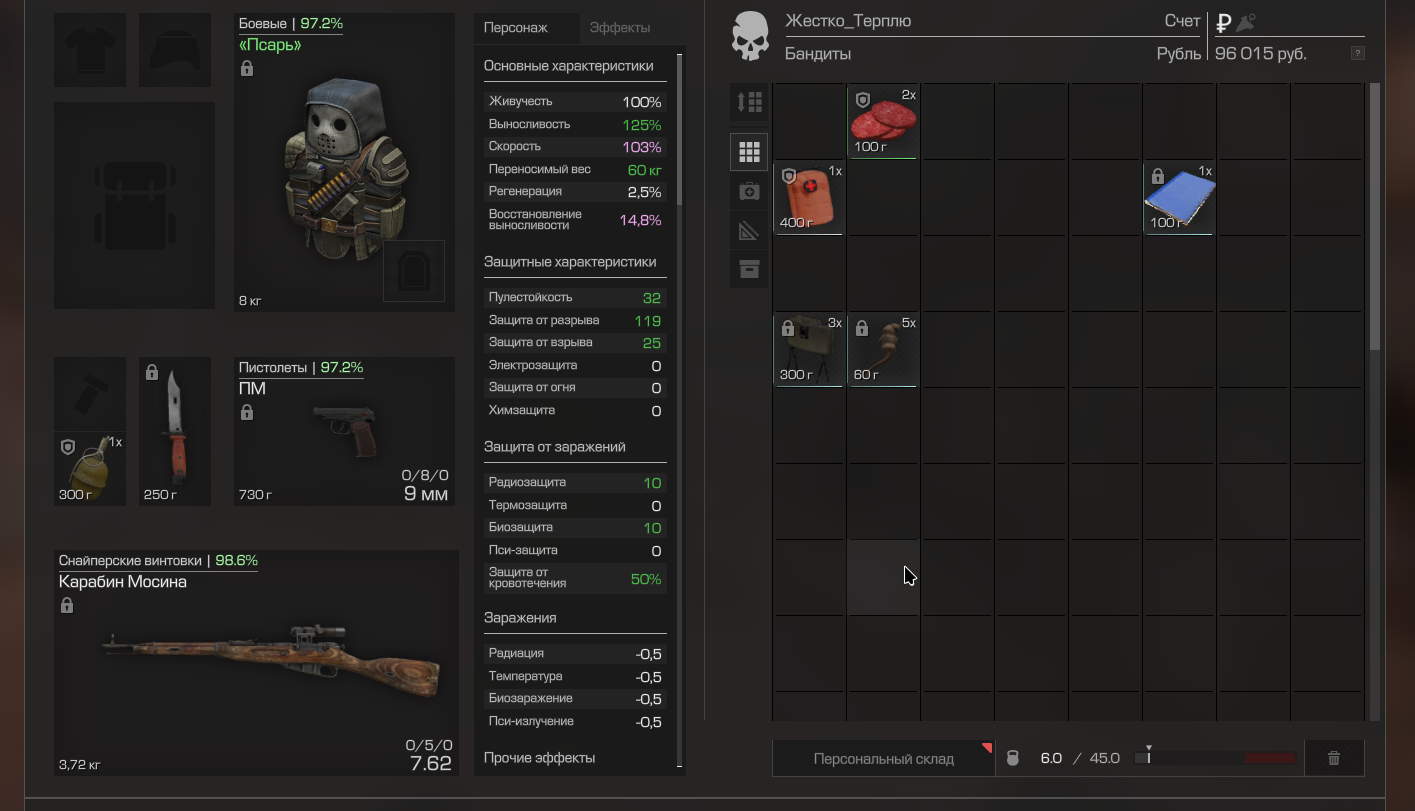Image resolution: width=1415 pixels, height=811 pixels.
Task: Select the bayonet knife slot
Action: [175, 432]
